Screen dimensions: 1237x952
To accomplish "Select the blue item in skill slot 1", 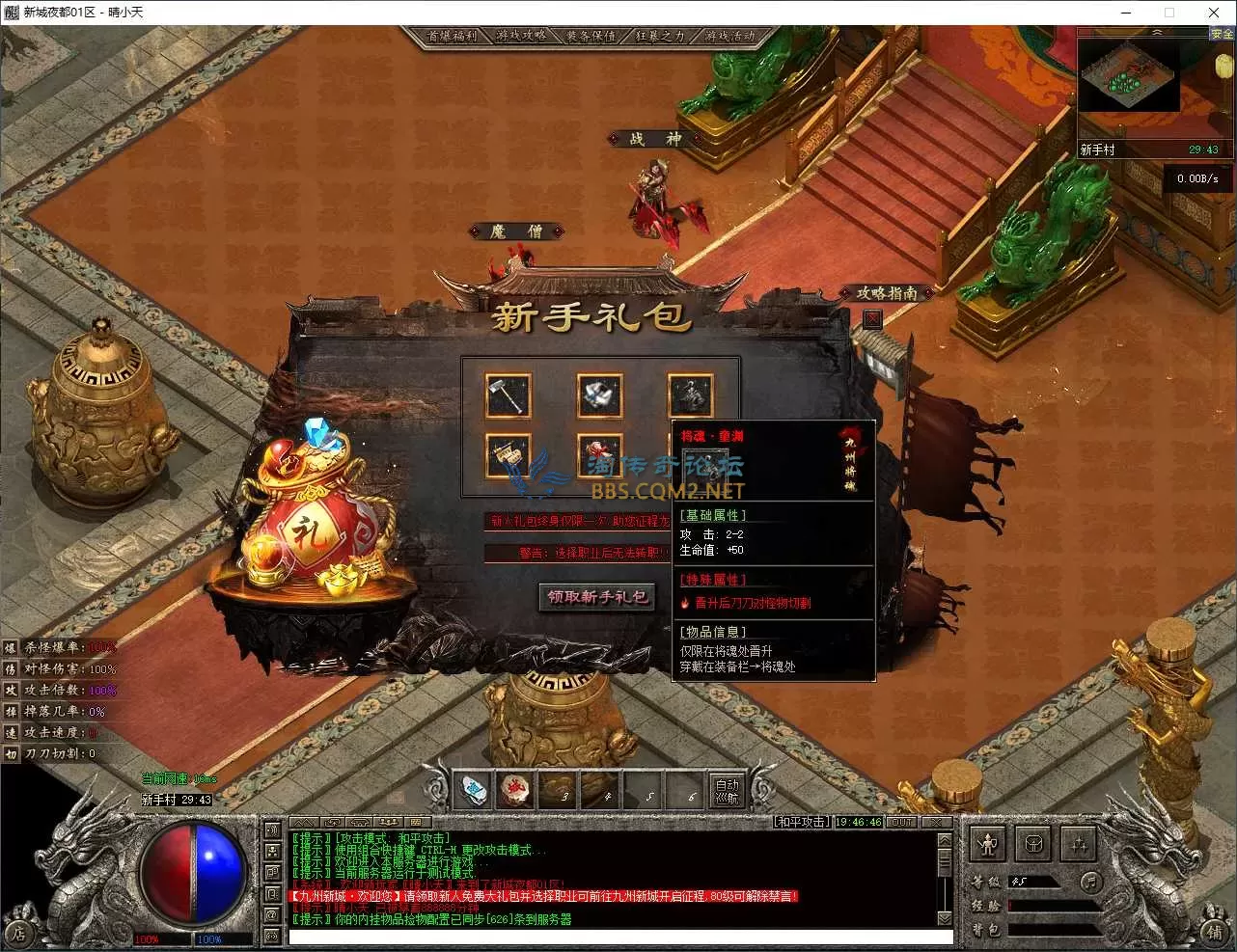I will (473, 790).
